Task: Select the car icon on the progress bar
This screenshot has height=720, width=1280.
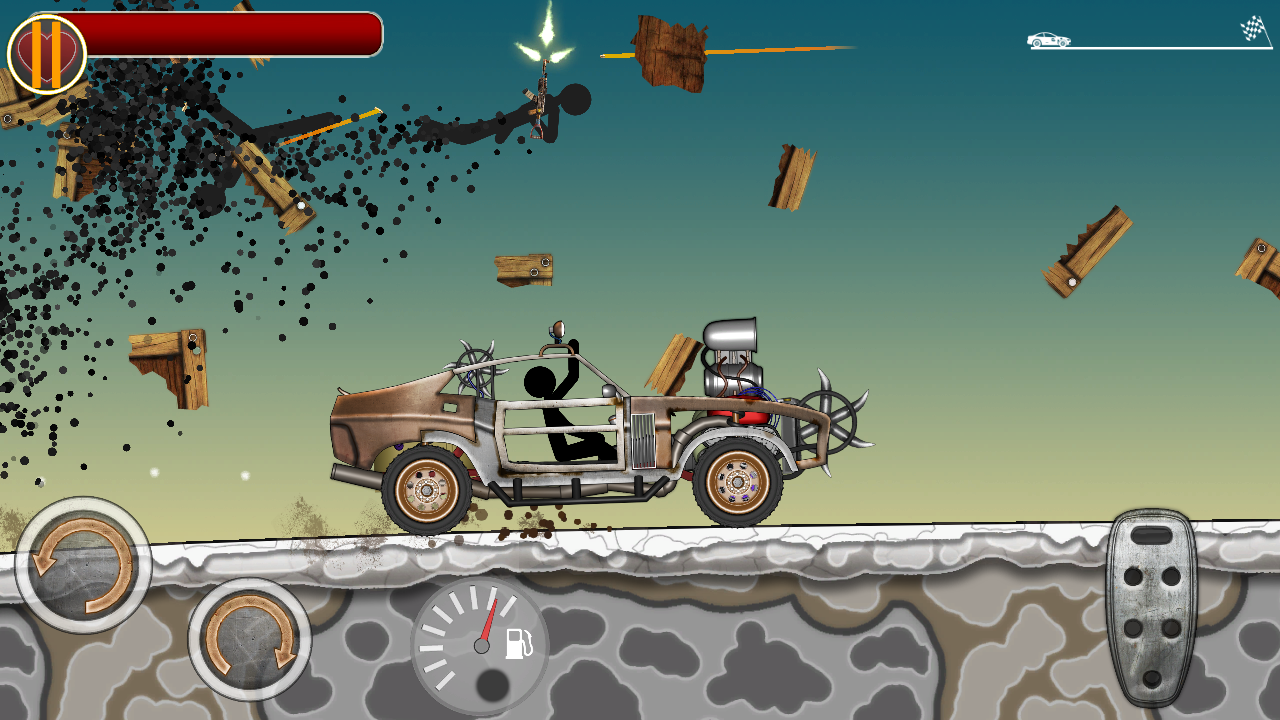Action: 1046,40
